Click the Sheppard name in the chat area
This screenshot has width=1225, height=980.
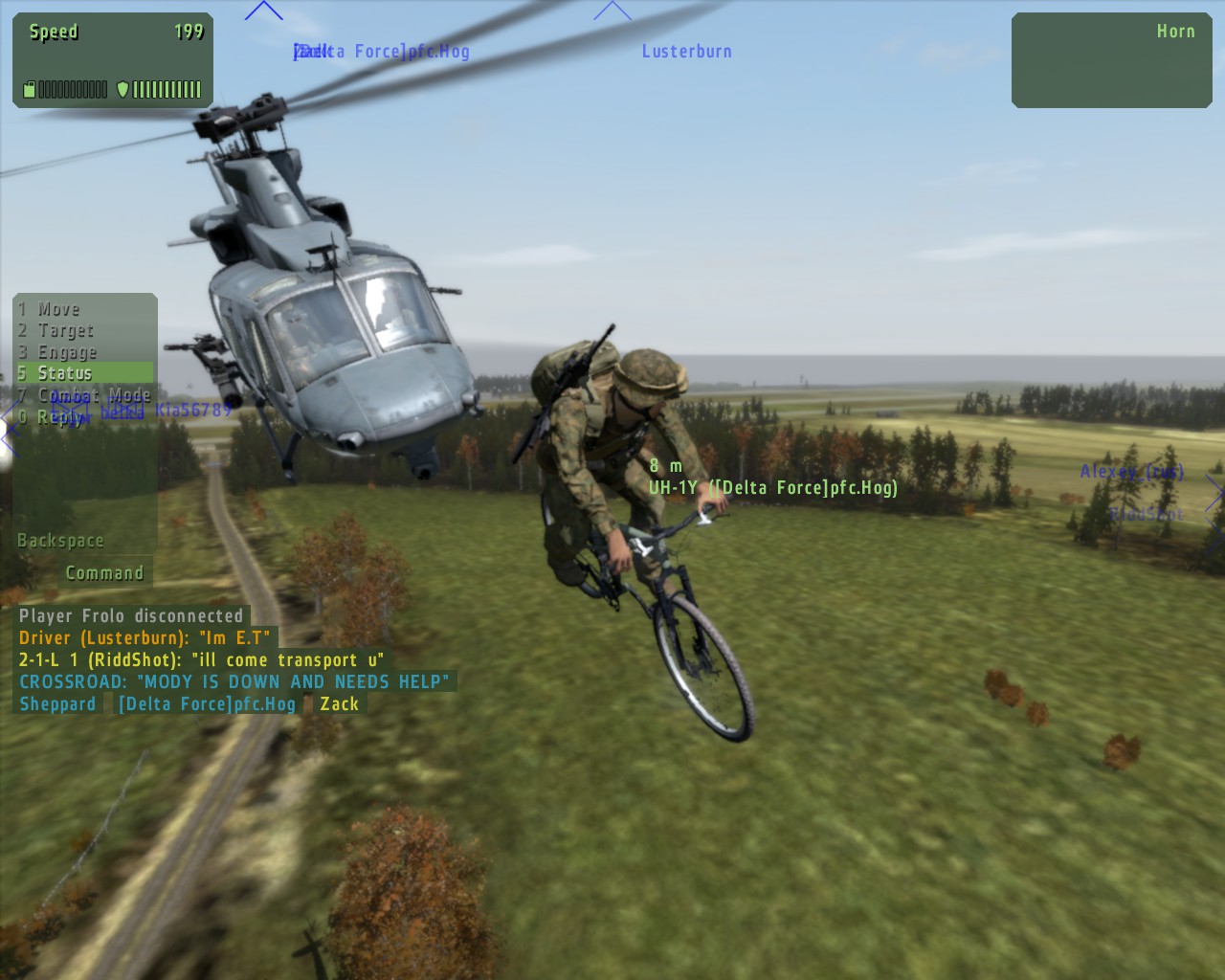[x=57, y=703]
